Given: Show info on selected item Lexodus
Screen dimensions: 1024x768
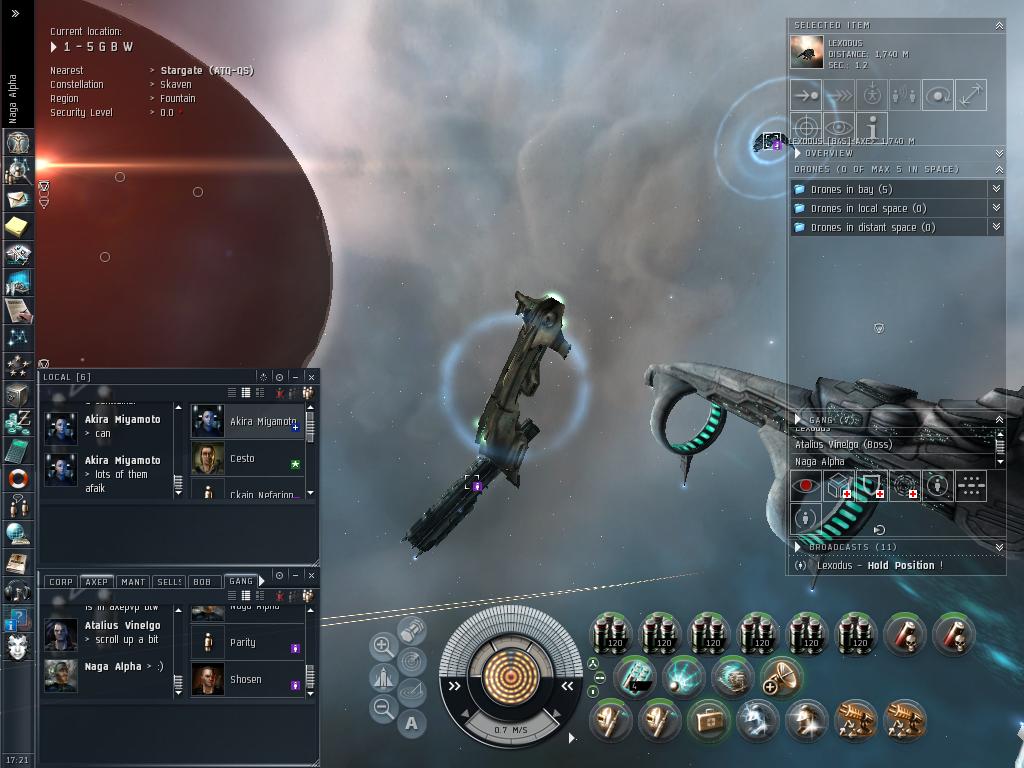Looking at the screenshot, I should click(872, 128).
